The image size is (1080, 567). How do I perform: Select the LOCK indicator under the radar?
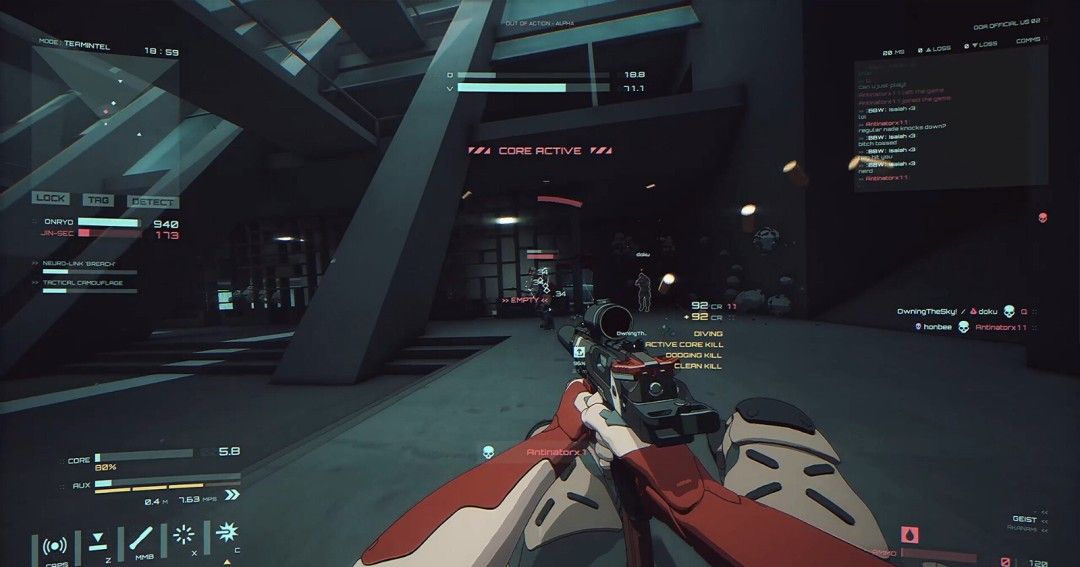pos(50,199)
